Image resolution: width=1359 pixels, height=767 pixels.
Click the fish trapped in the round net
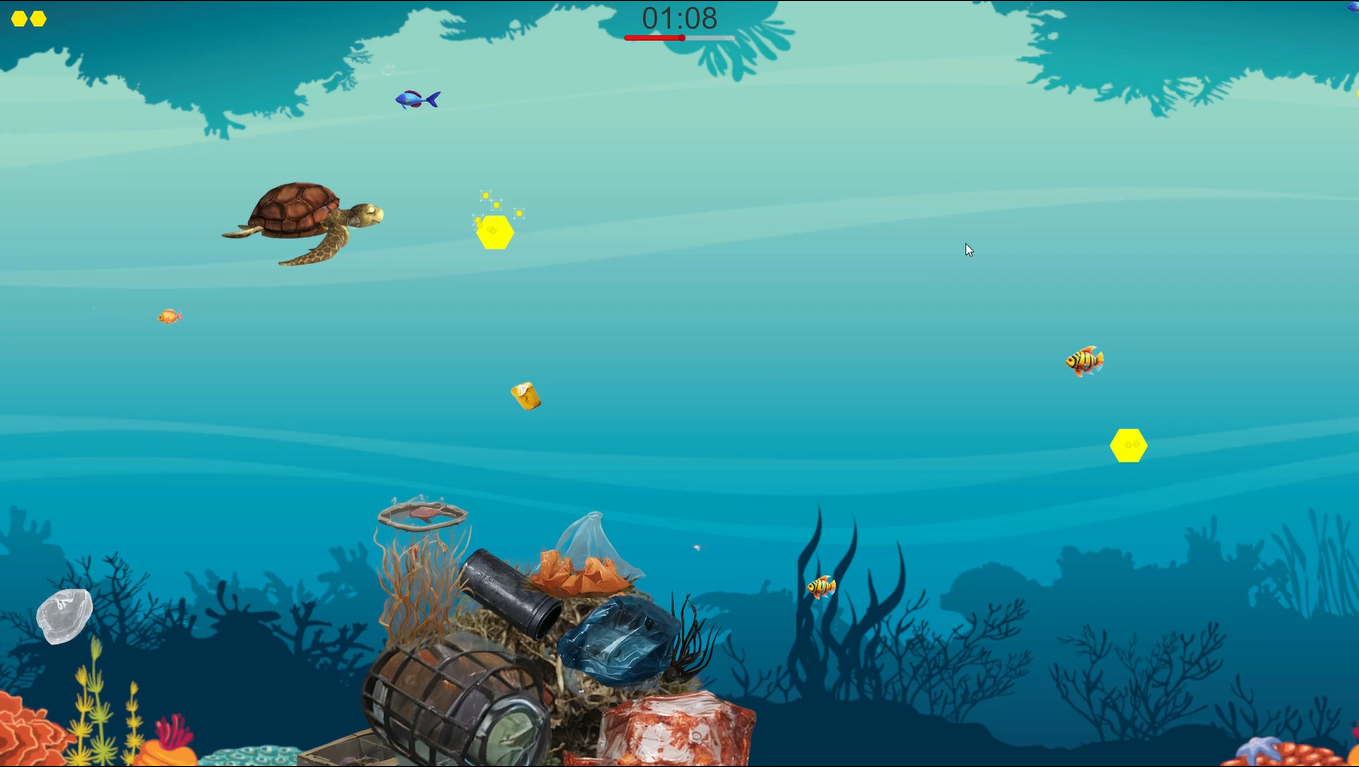423,514
